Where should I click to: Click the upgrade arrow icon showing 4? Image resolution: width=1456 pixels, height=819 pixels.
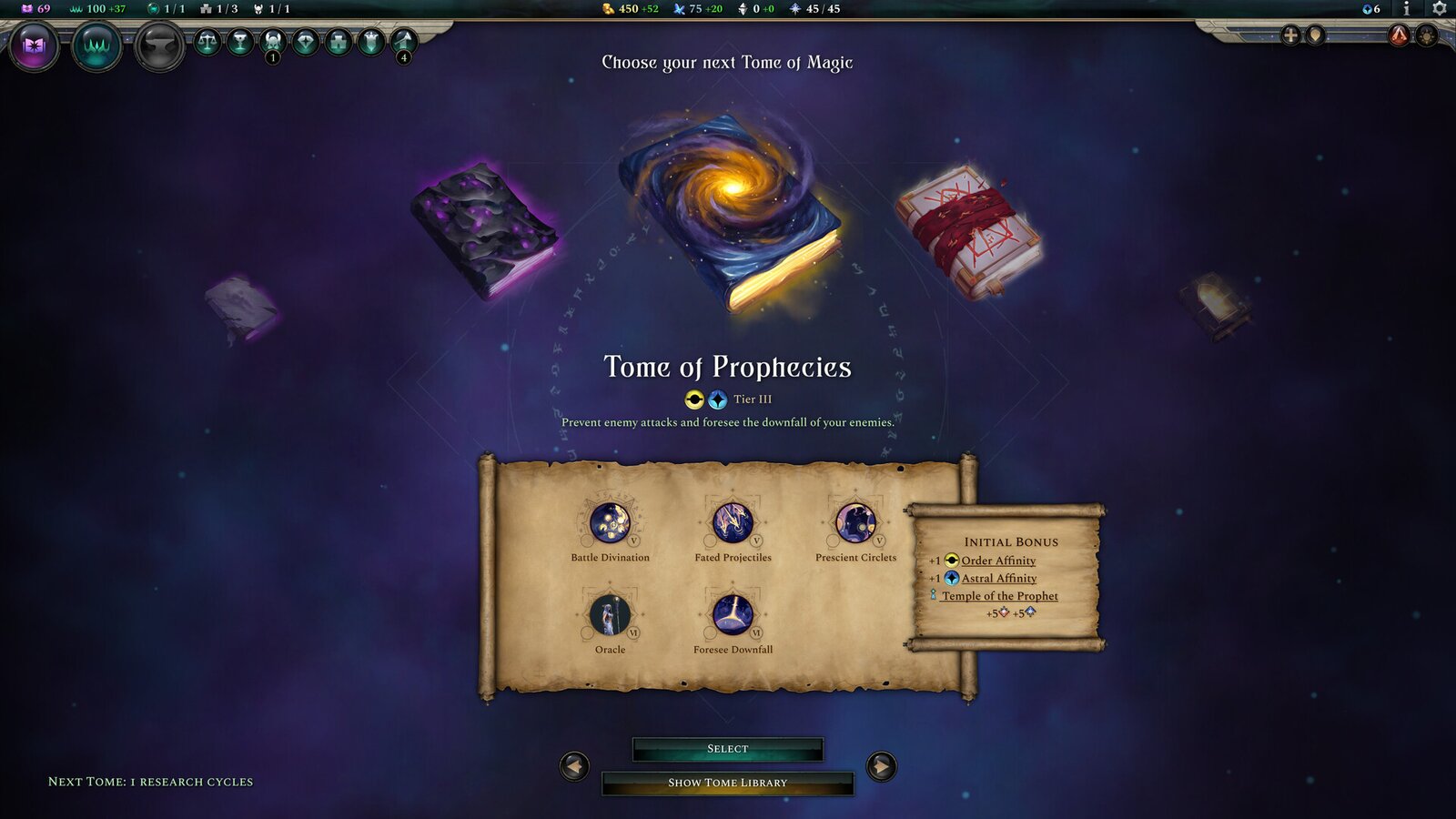(403, 42)
